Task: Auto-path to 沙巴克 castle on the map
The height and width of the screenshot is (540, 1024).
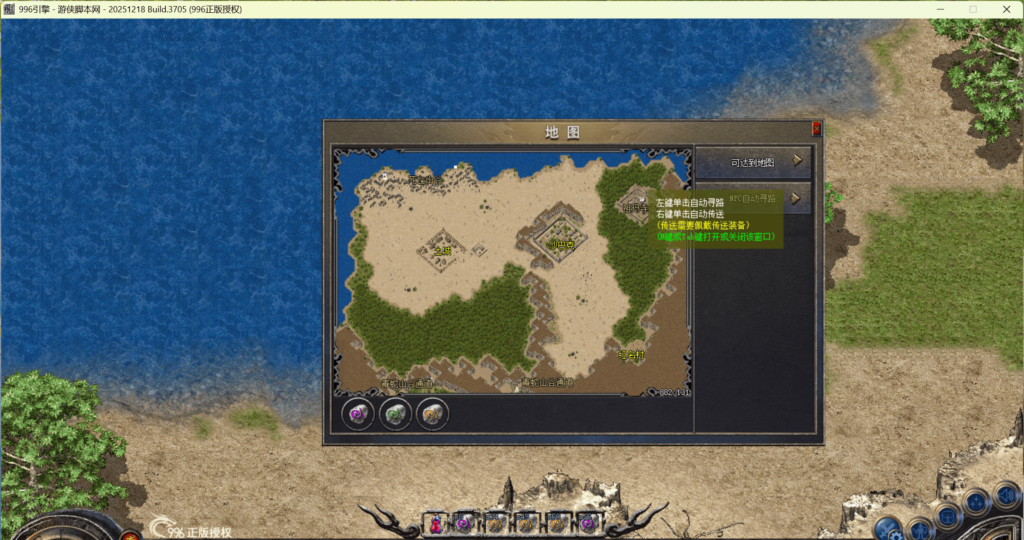Action: click(x=562, y=243)
